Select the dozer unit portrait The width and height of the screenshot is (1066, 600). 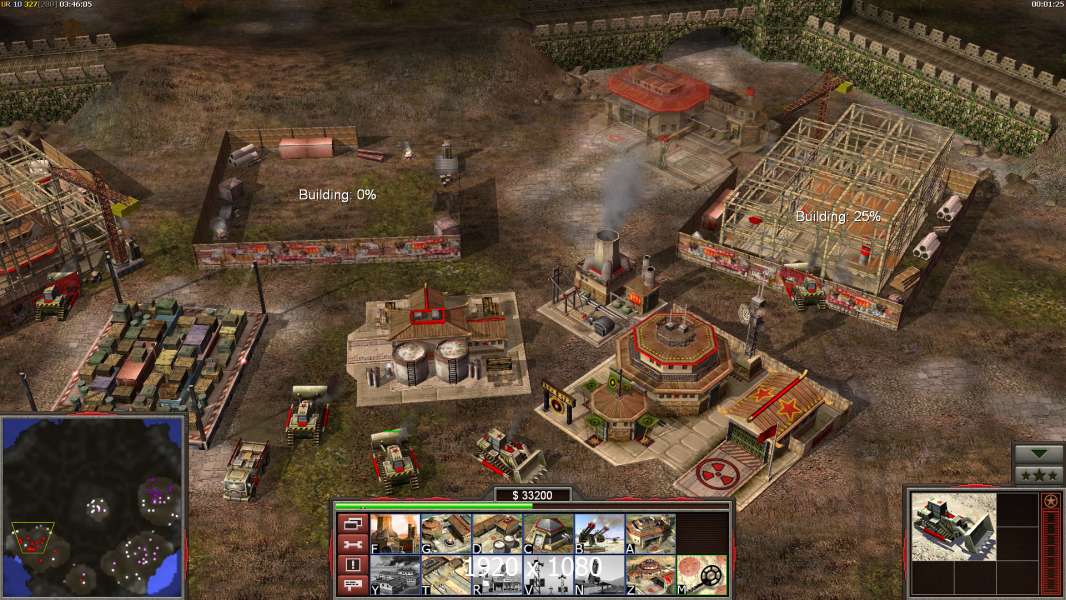tap(953, 526)
